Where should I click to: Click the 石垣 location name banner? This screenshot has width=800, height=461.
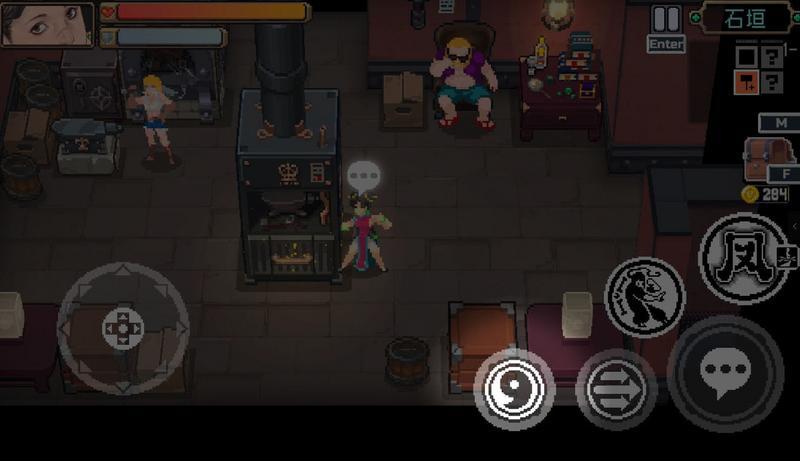click(x=747, y=17)
